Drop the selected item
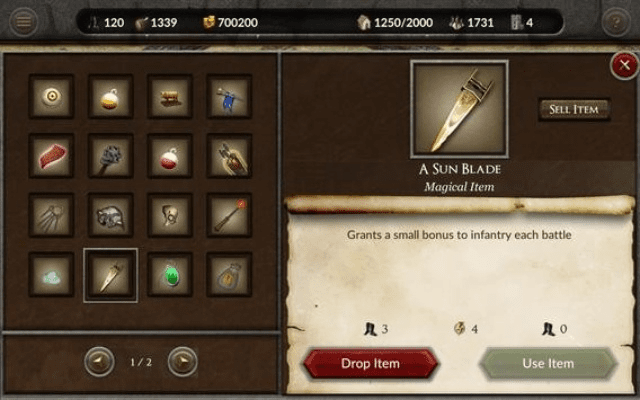Image resolution: width=640 pixels, height=400 pixels. pyautogui.click(x=370, y=362)
